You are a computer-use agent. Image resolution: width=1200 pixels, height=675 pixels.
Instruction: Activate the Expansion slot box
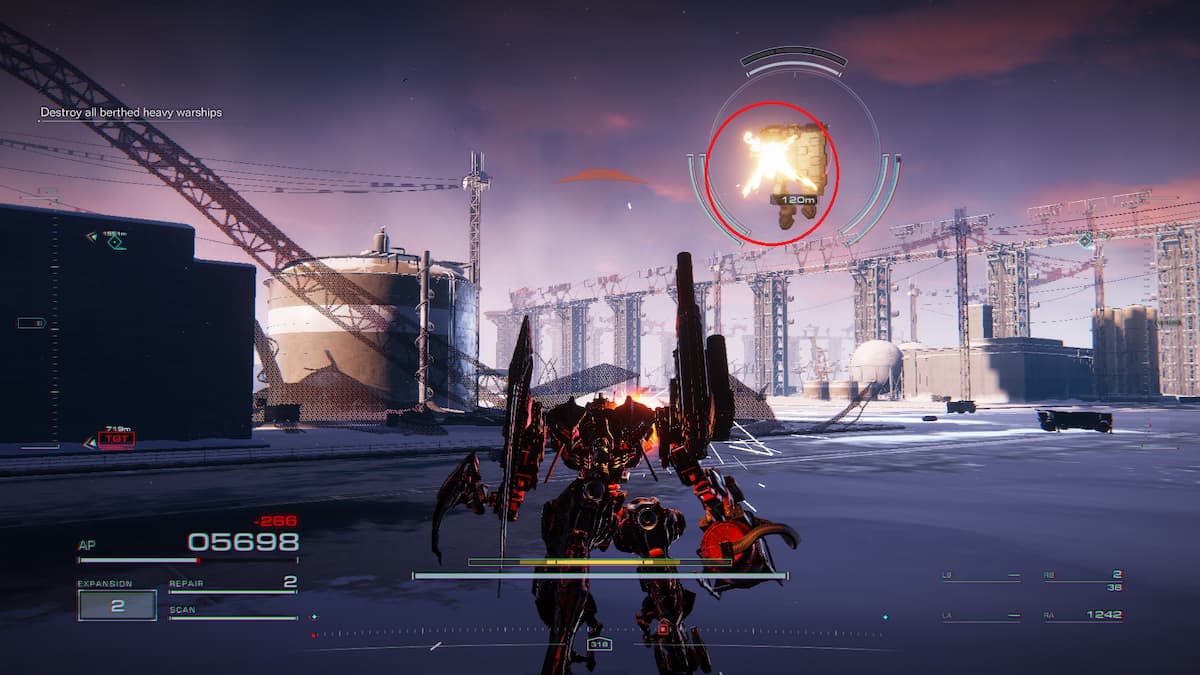(x=117, y=605)
